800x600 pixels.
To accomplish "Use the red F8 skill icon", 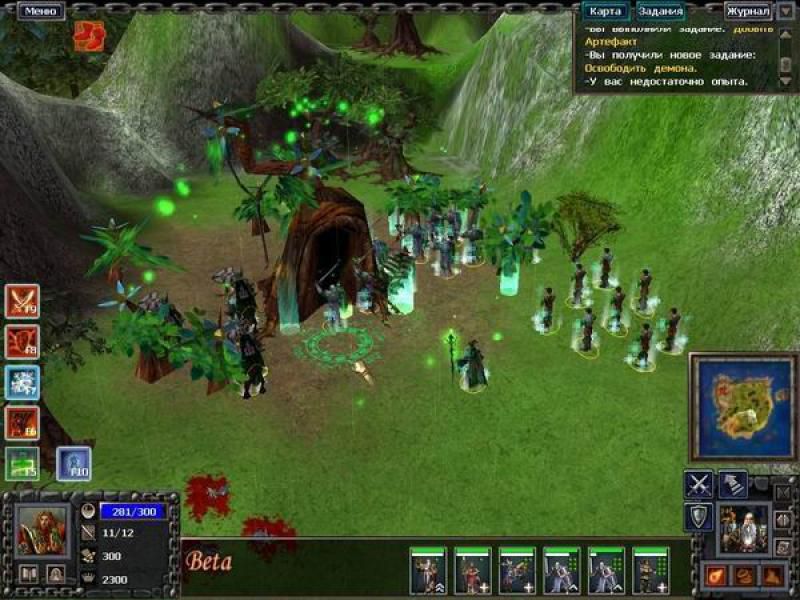I will tap(22, 342).
